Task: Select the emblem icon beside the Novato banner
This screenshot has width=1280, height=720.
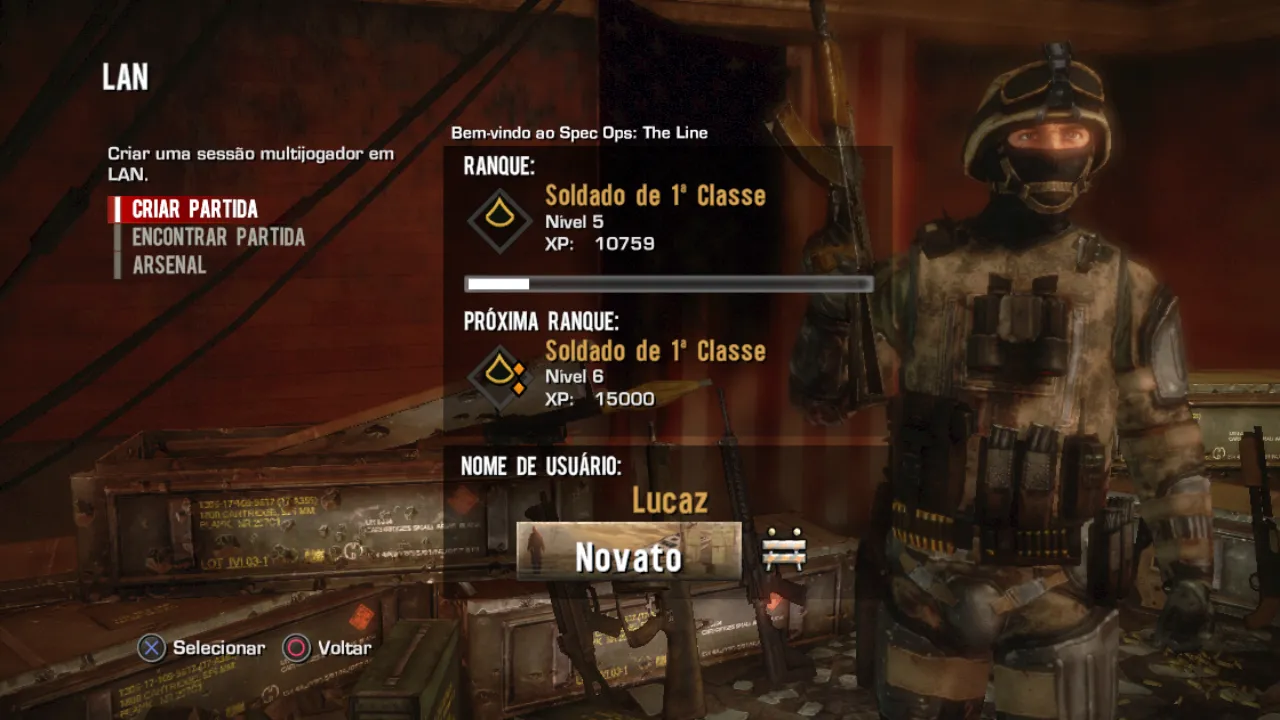Action: [784, 551]
